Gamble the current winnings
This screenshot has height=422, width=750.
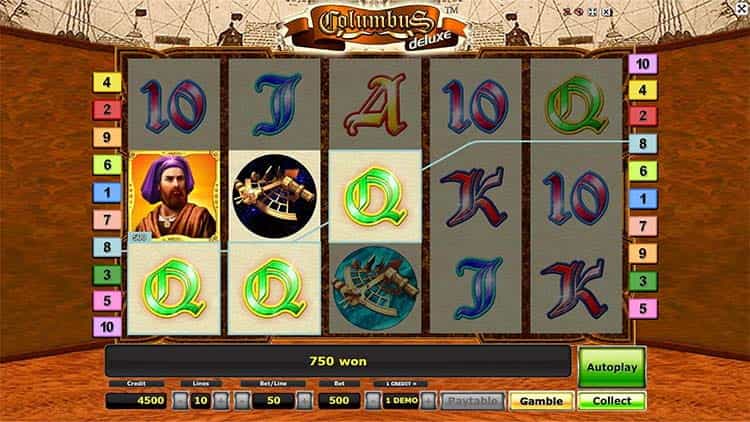click(541, 401)
